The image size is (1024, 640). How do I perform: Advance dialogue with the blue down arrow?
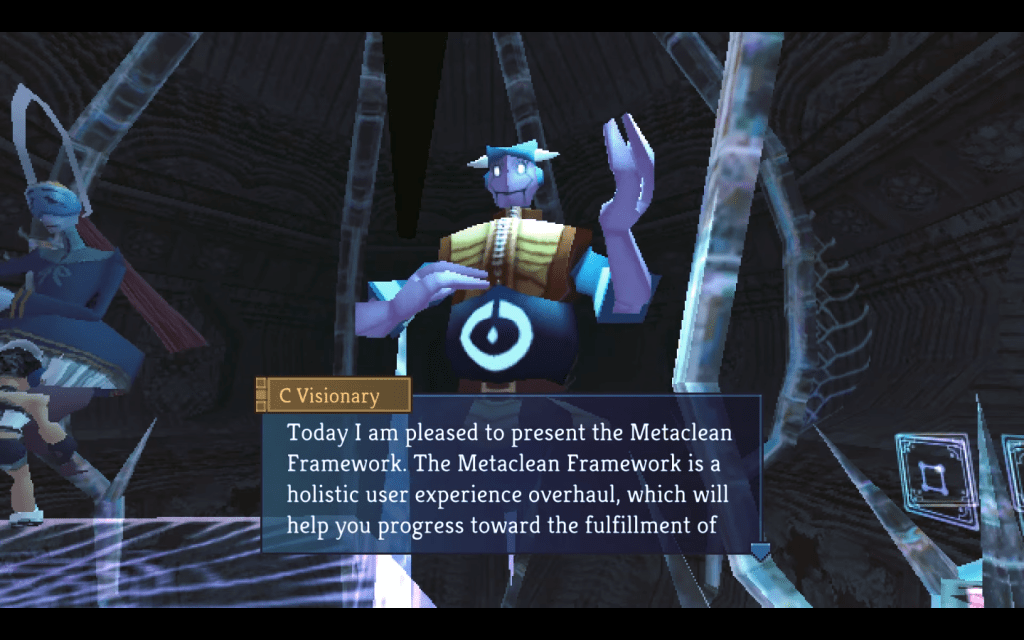(x=760, y=551)
